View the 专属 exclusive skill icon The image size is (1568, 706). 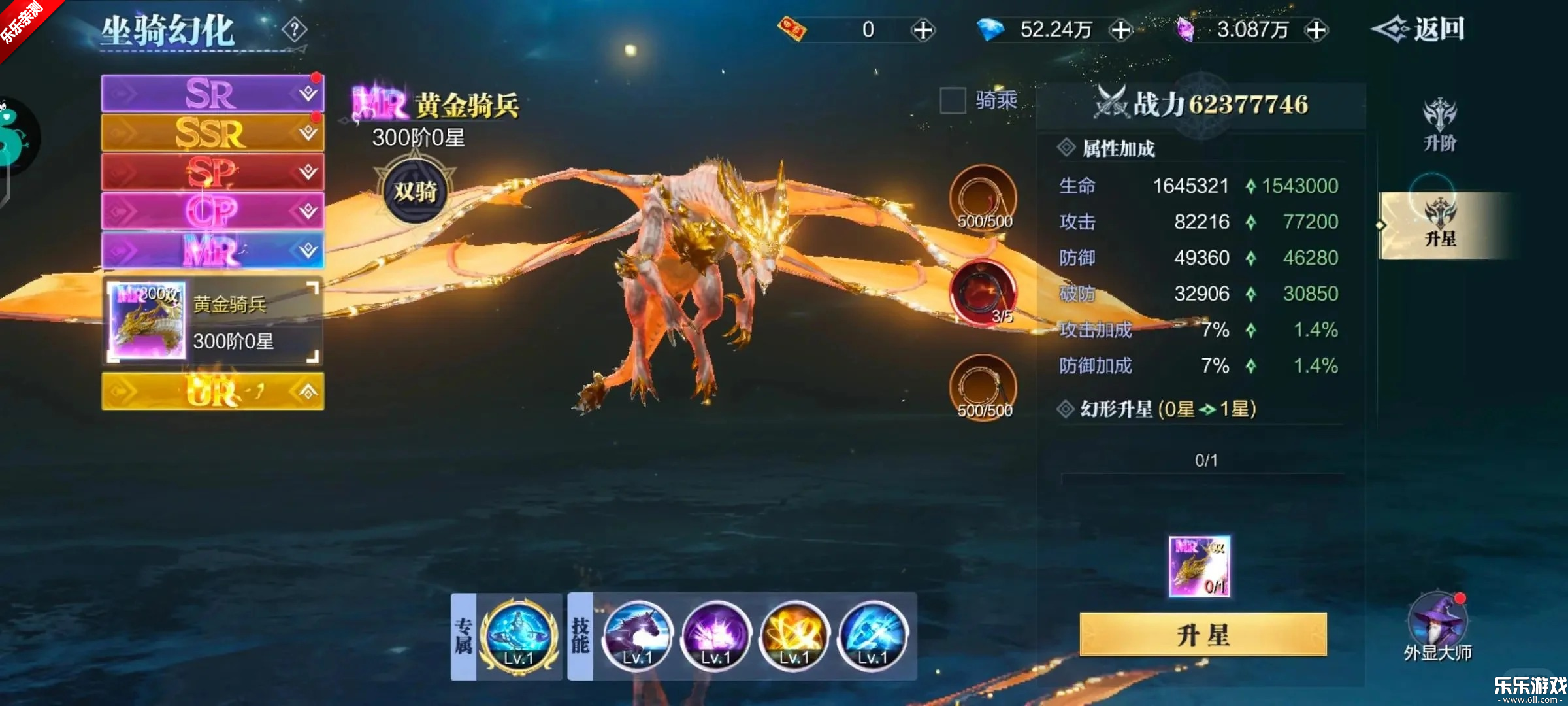click(x=519, y=635)
